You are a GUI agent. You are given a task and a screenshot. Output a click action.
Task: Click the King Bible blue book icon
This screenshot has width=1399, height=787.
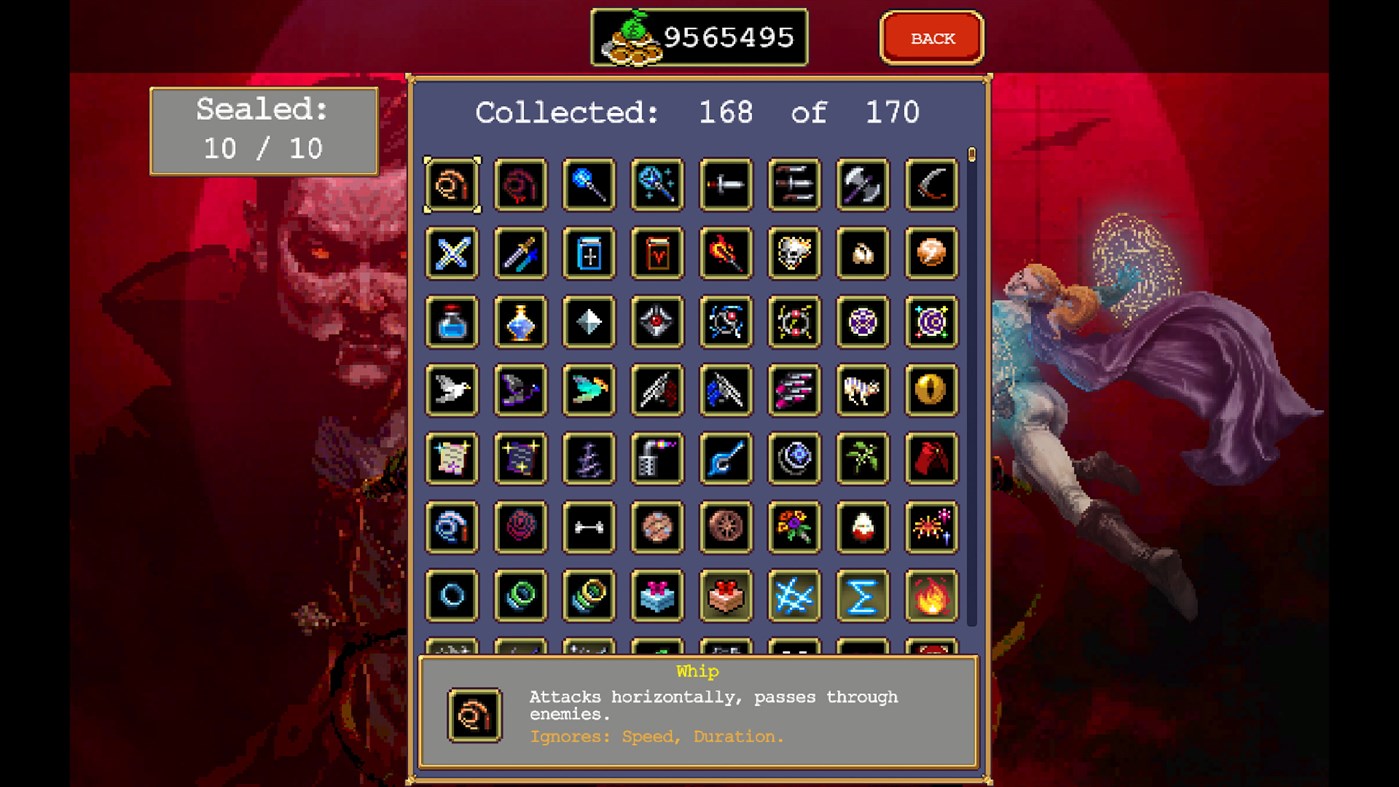point(588,253)
